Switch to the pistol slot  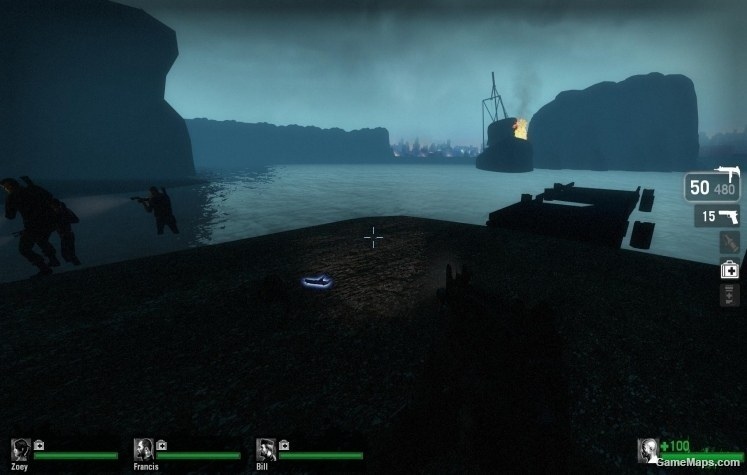point(718,216)
